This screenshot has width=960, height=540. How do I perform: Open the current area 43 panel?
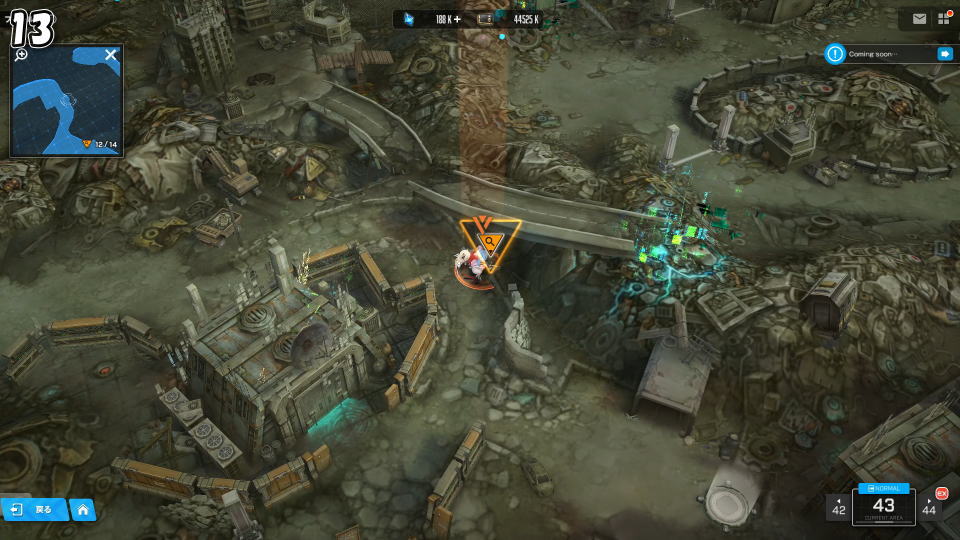[883, 508]
